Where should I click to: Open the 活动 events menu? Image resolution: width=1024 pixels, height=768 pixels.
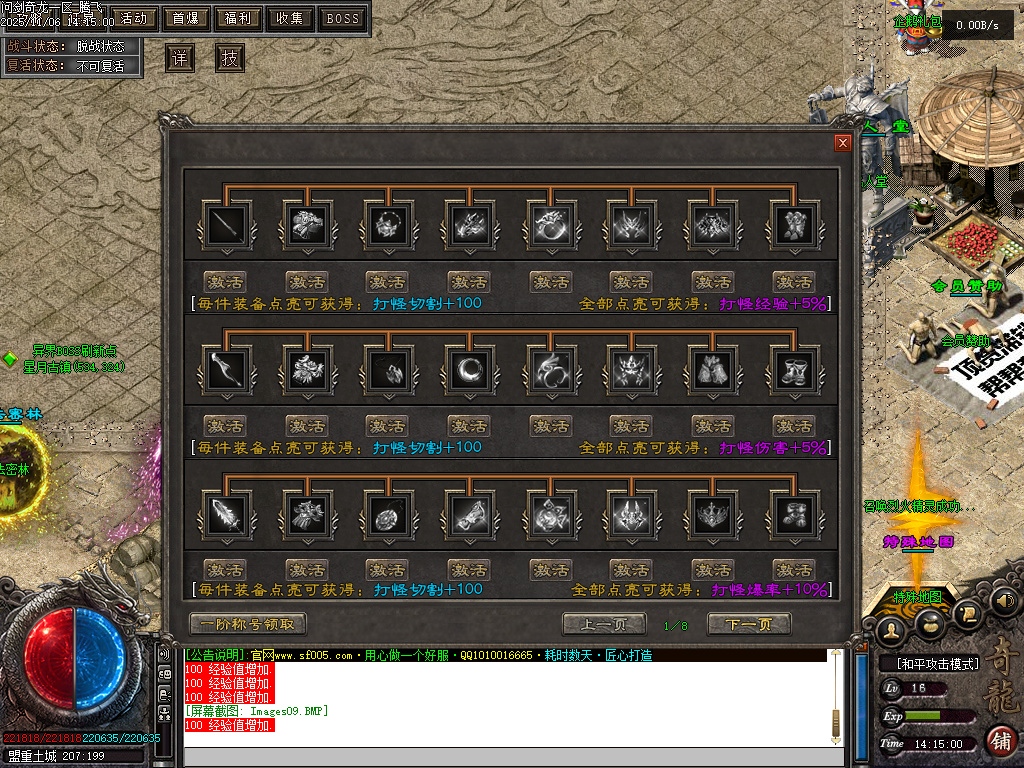[x=134, y=18]
